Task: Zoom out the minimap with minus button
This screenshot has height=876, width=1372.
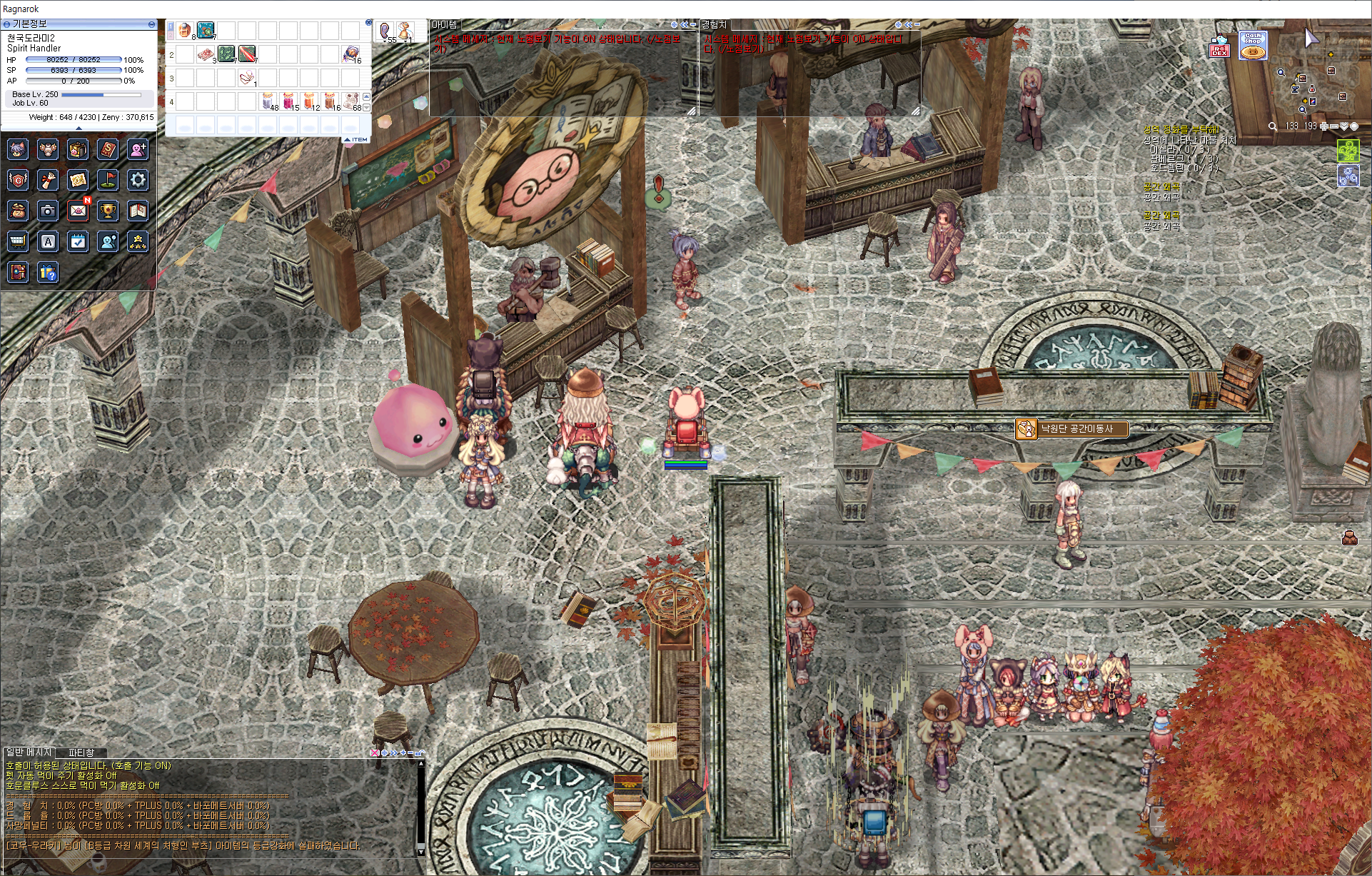Action: 1333,126
